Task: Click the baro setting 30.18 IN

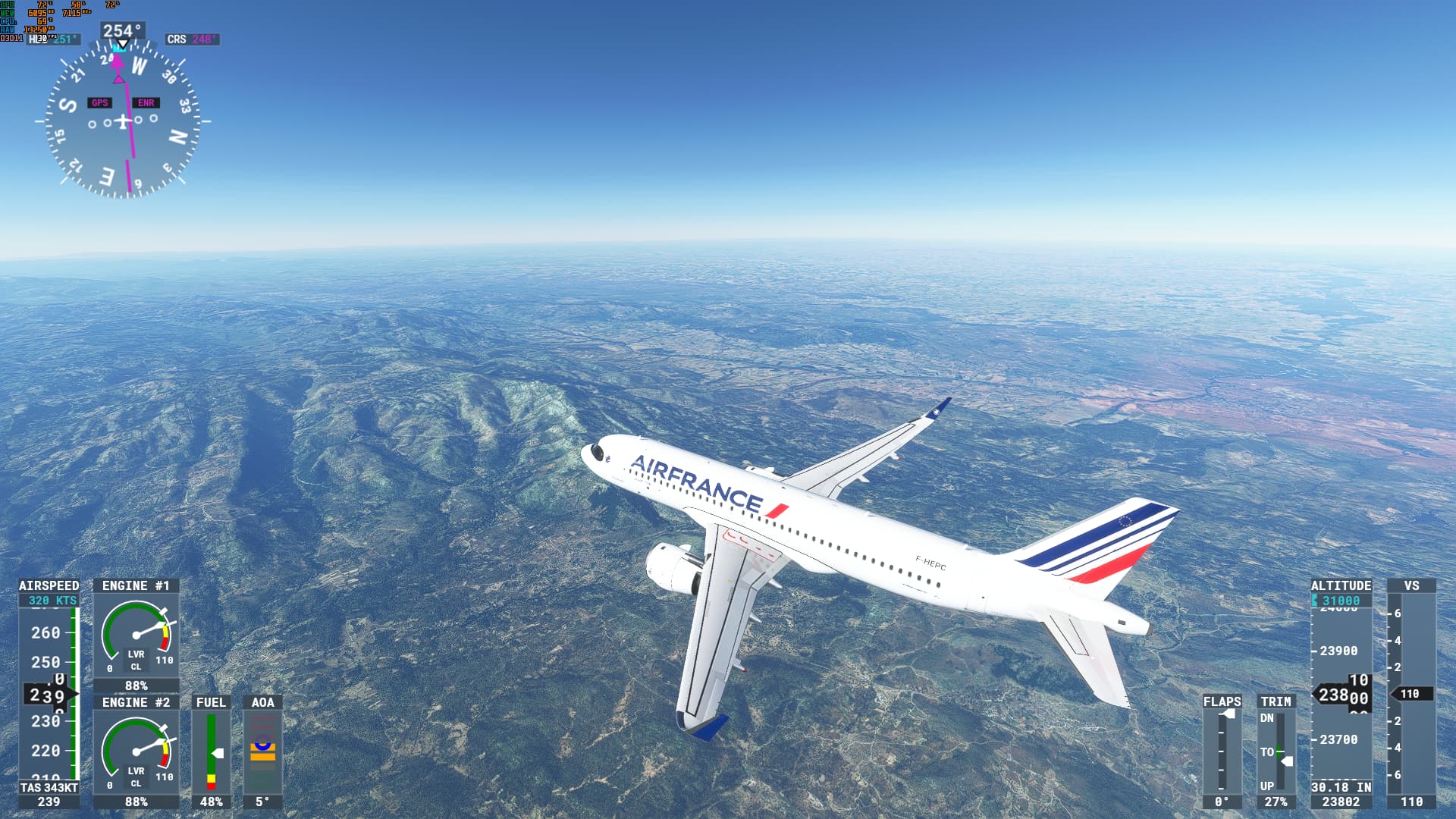Action: click(x=1340, y=786)
